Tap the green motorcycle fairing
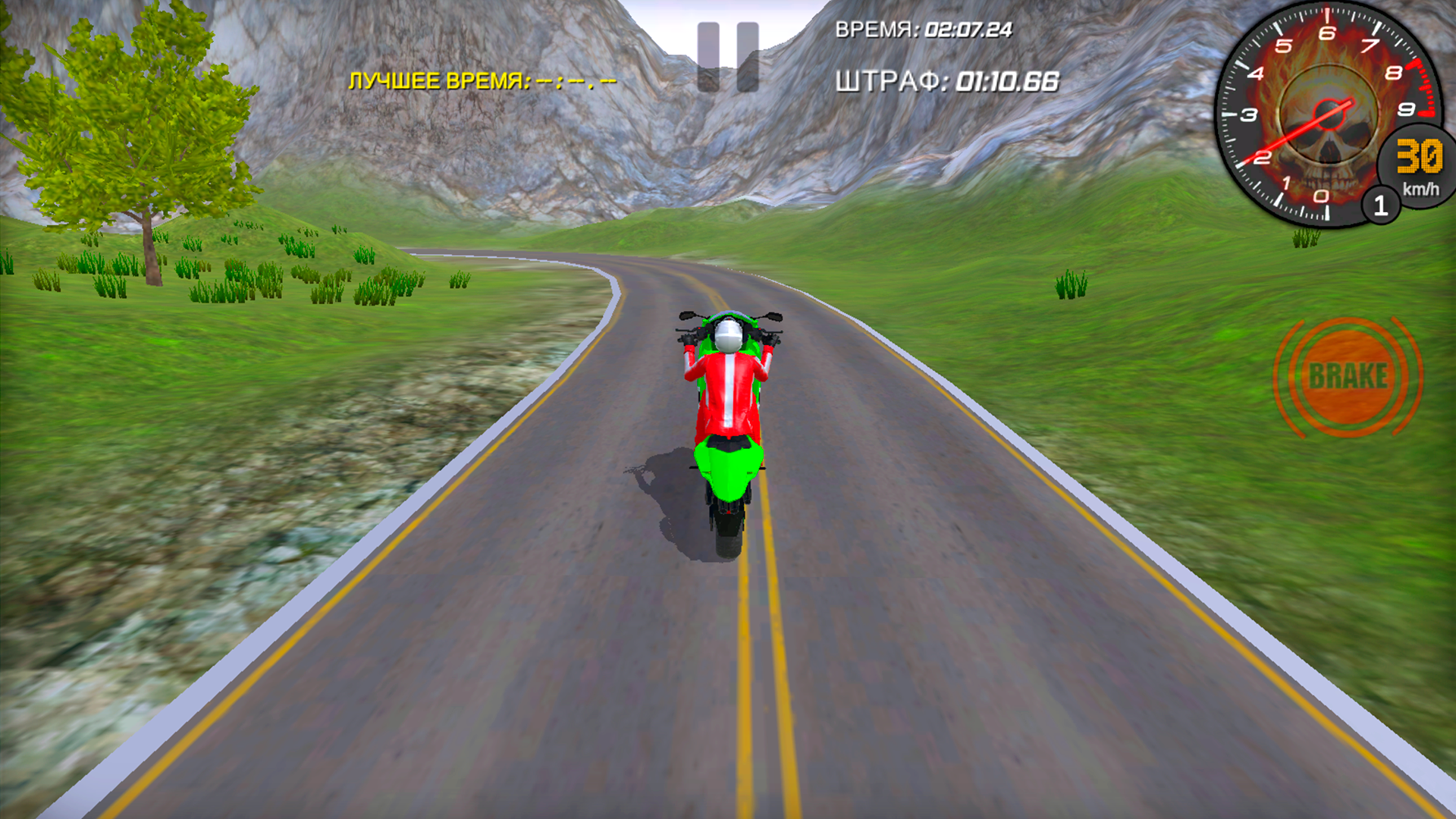This screenshot has height=819, width=1456. (726, 466)
